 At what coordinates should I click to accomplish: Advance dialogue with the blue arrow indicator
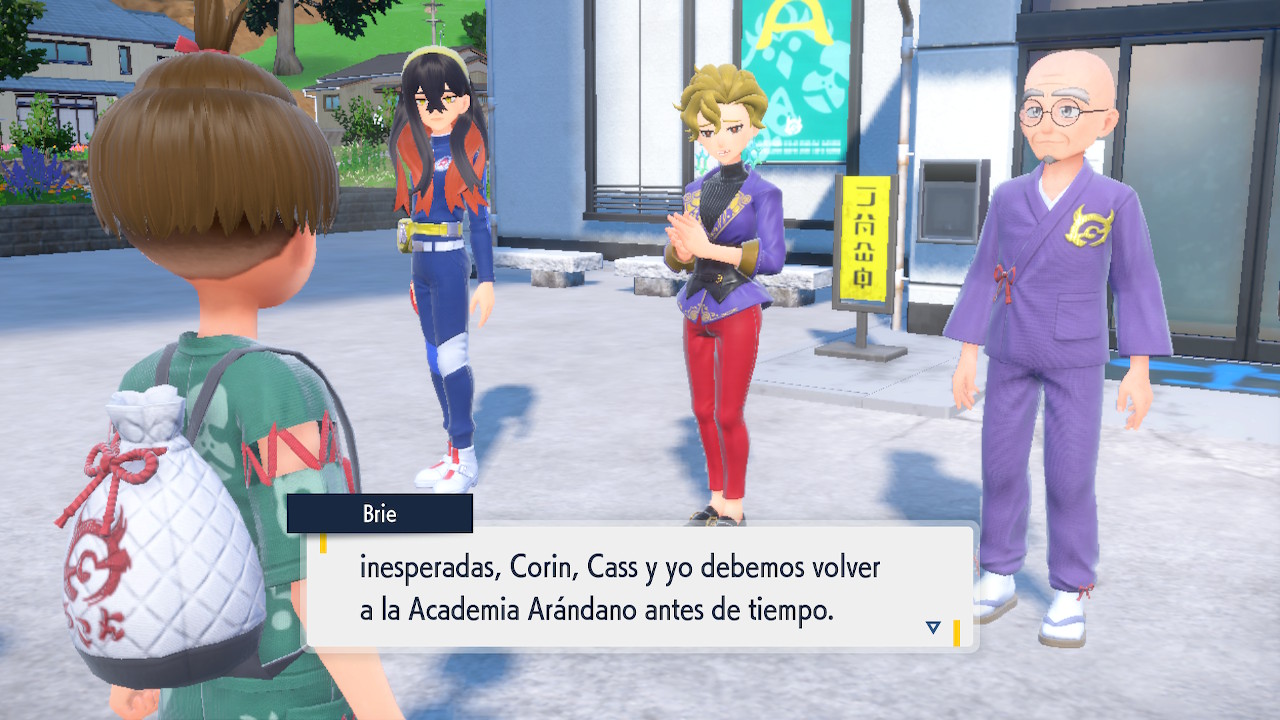point(933,627)
